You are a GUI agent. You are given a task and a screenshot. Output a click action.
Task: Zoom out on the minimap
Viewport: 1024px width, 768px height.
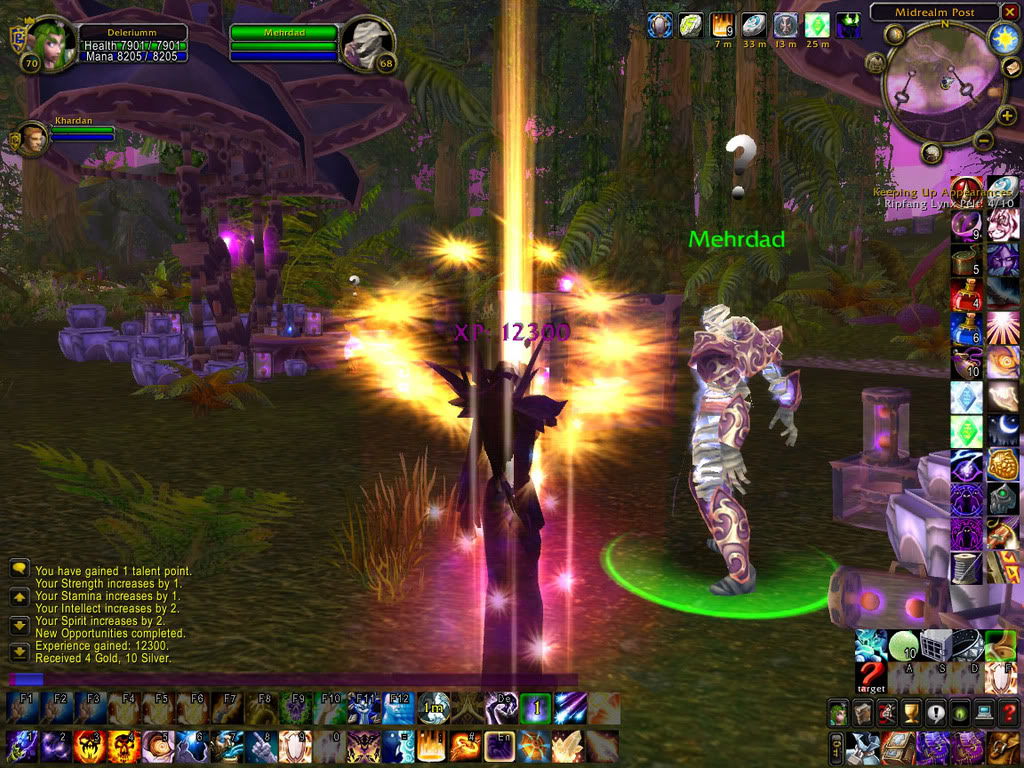point(981,141)
